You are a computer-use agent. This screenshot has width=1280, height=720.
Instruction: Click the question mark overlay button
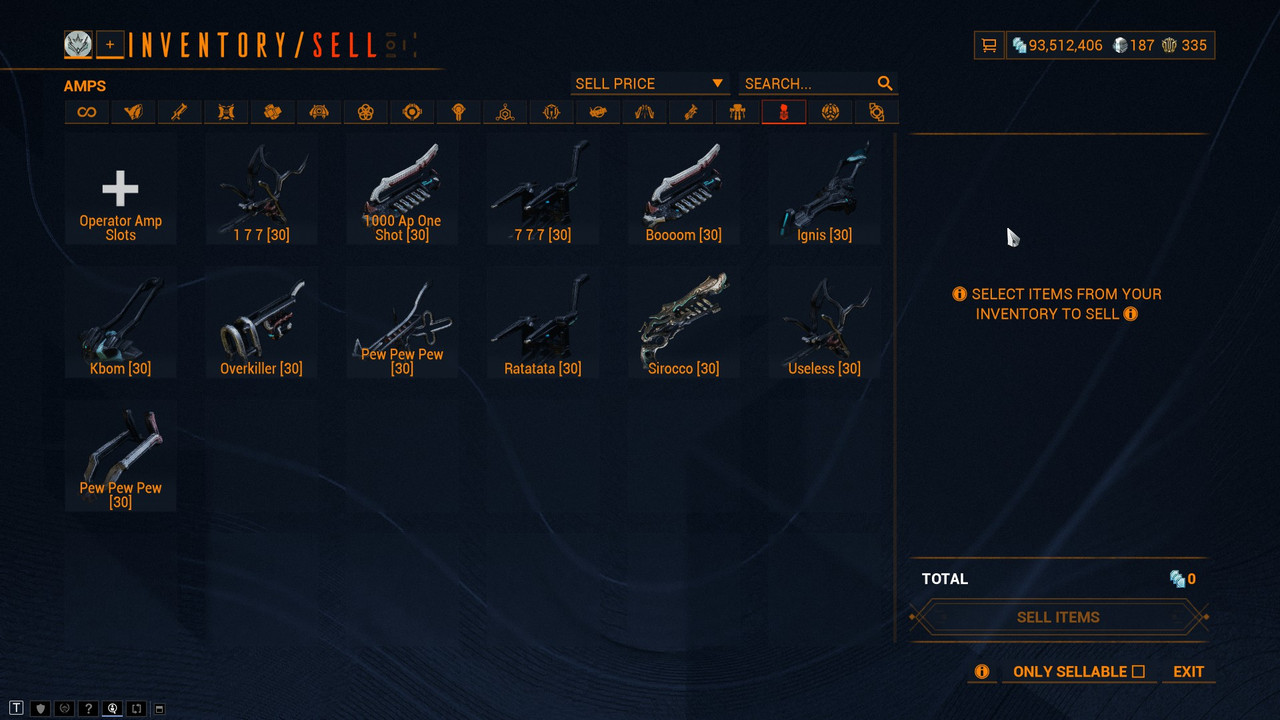88,709
